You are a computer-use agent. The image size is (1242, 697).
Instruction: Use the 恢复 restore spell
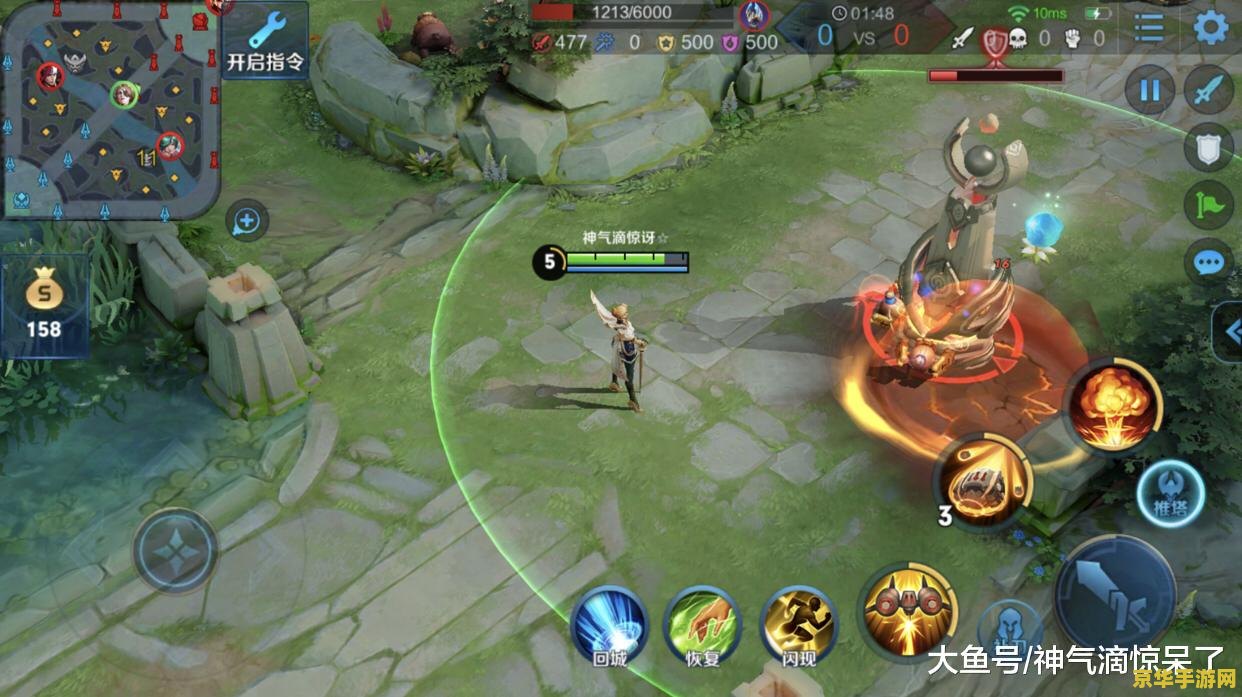pyautogui.click(x=702, y=624)
